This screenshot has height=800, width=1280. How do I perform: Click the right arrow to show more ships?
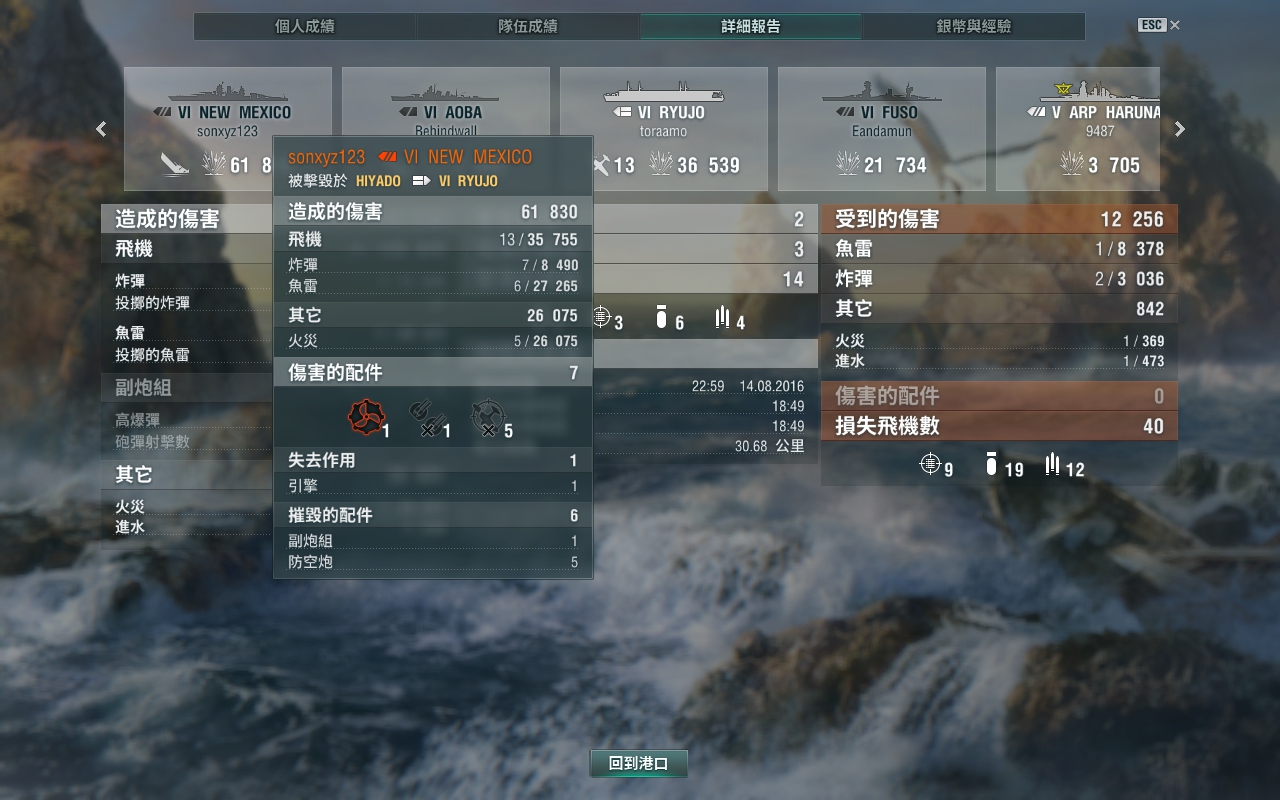(x=1180, y=129)
